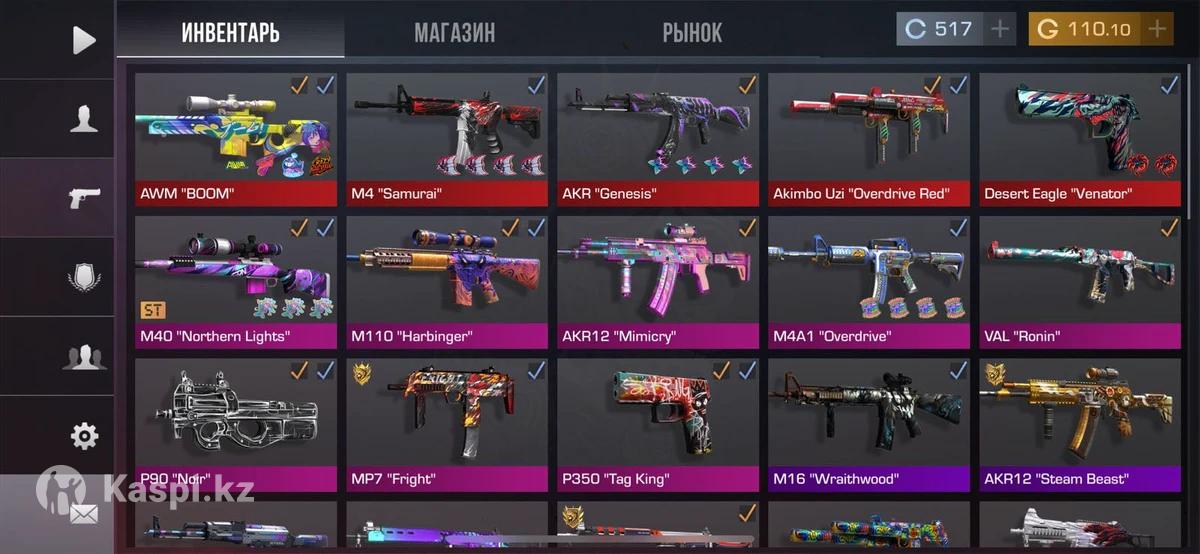This screenshot has width=1200, height=554.
Task: Open the clan shield icon
Action: (84, 276)
